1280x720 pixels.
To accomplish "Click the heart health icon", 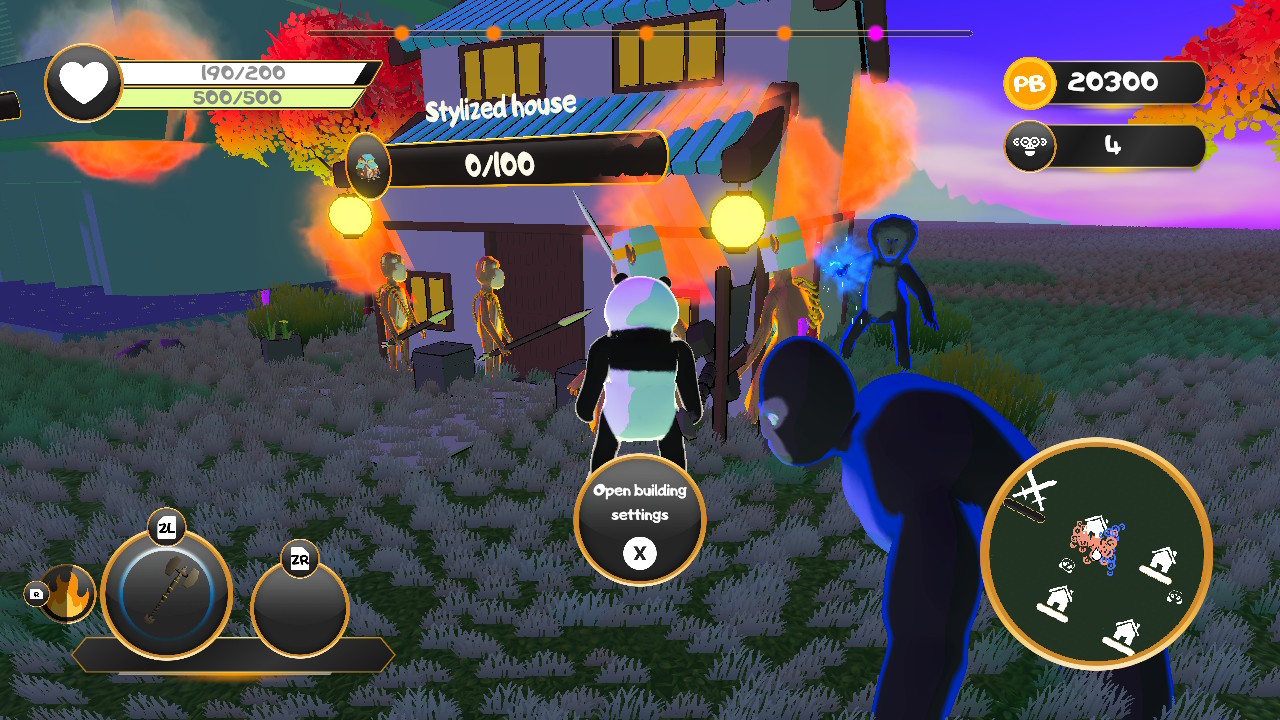I will pos(81,81).
